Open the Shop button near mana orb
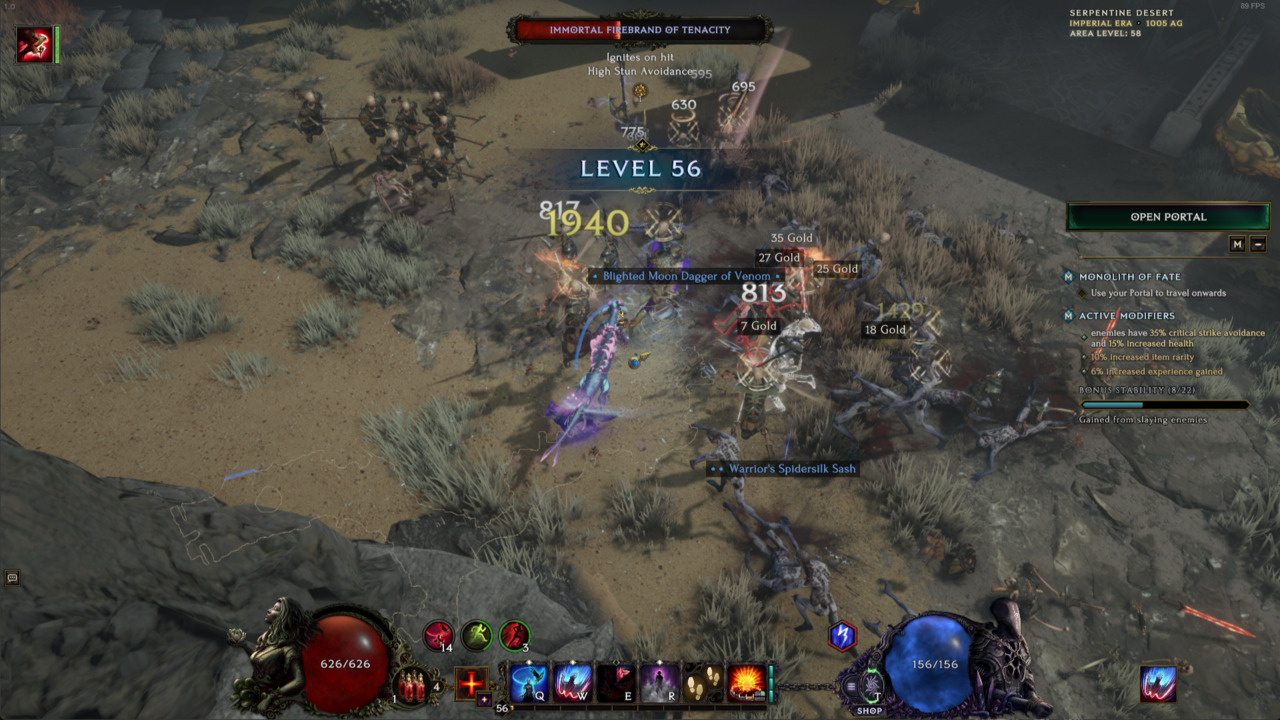This screenshot has width=1280, height=720. coord(869,711)
